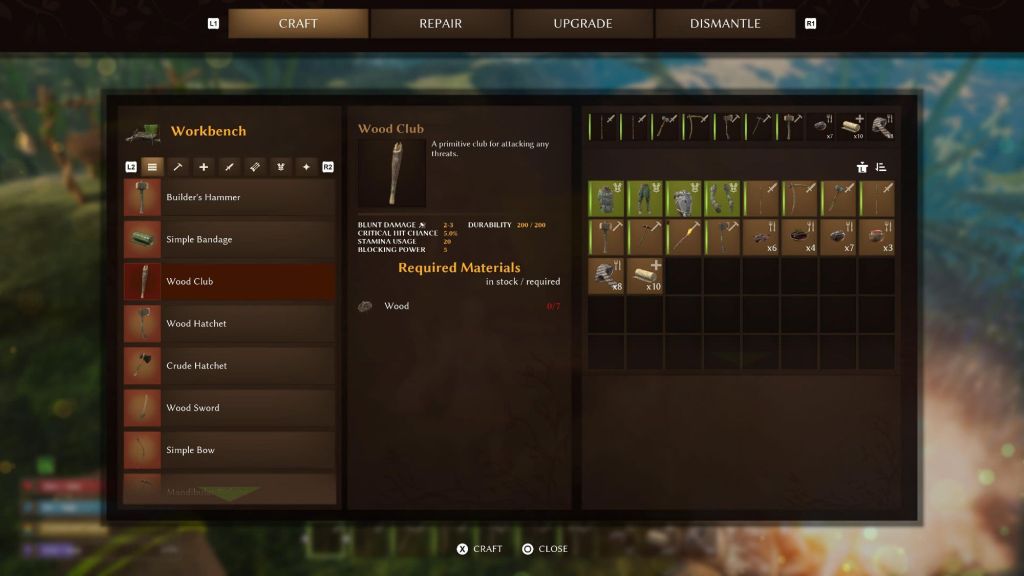
Task: Filter recipes by armor icon
Action: click(x=281, y=167)
